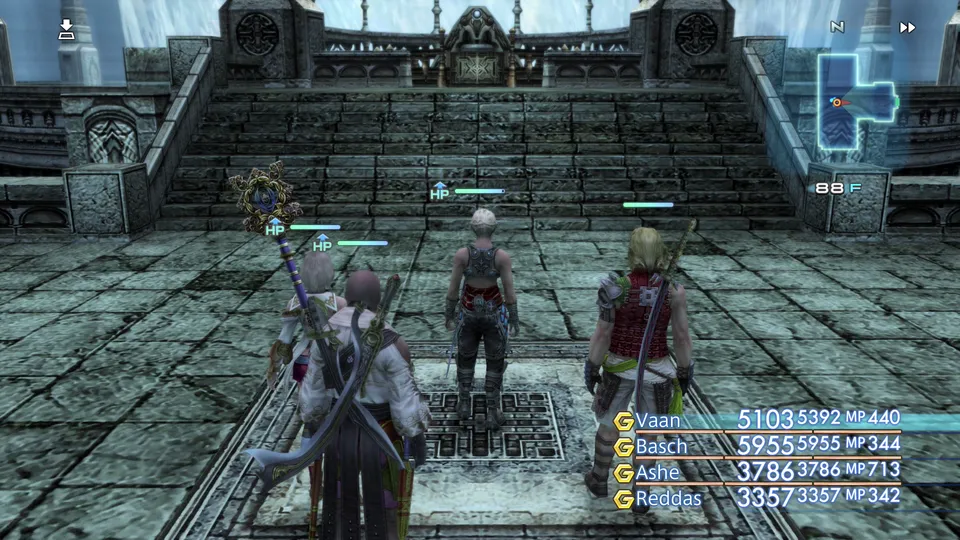Click the auto-save download icon
960x540 pixels.
pos(66,28)
